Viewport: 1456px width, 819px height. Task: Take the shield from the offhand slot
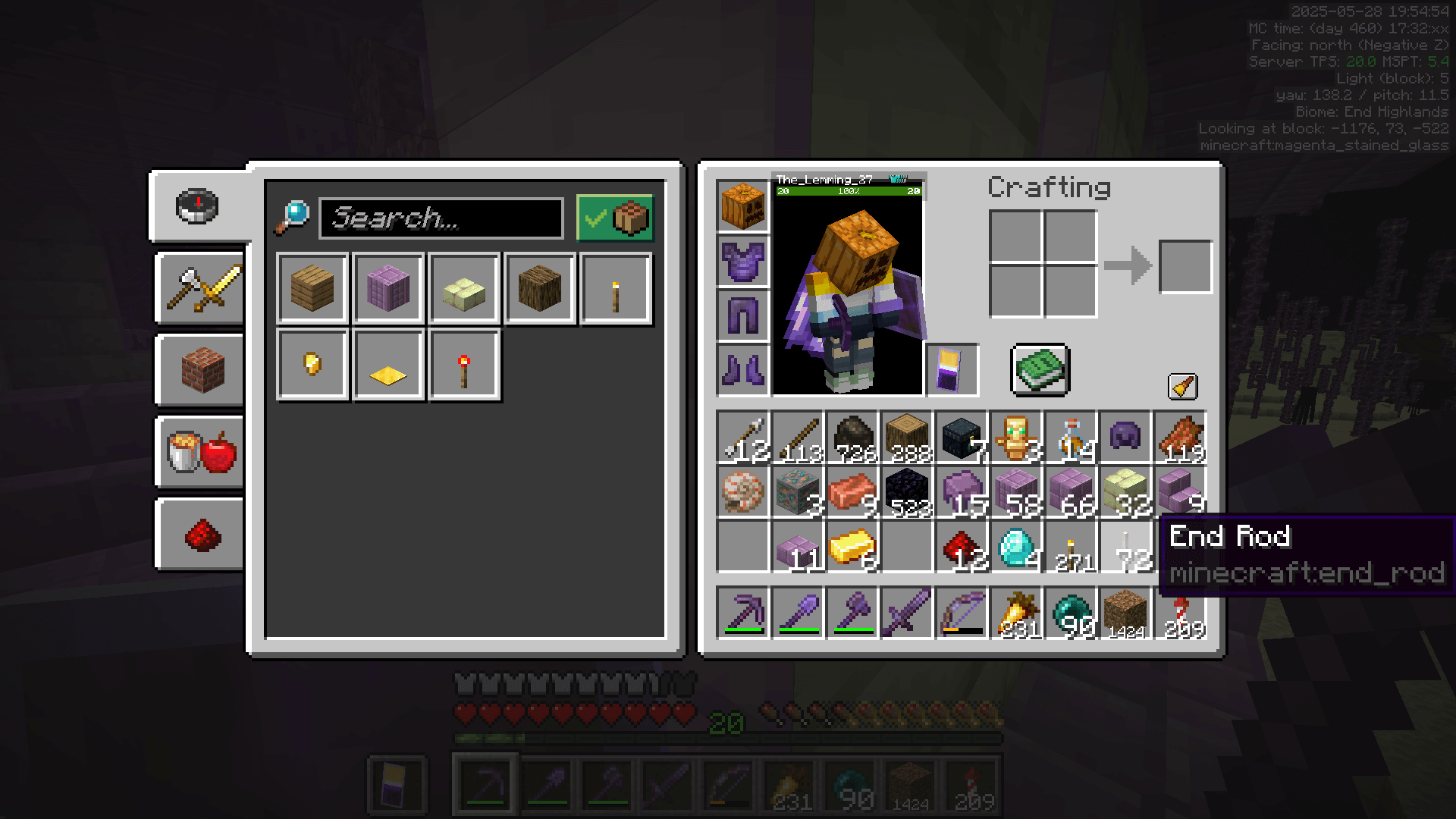pos(952,370)
